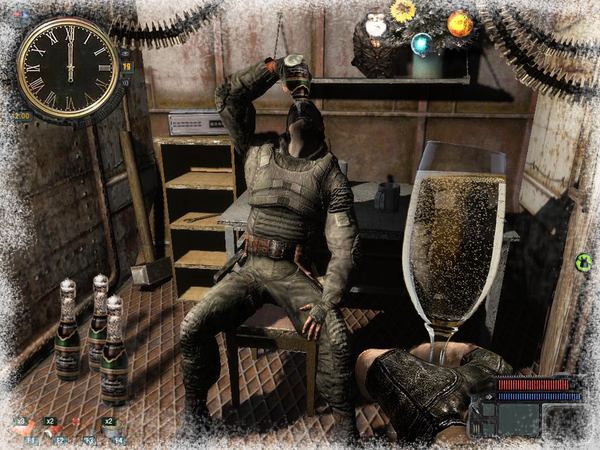Click the green radiation hazard icon
The width and height of the screenshot is (600, 450).
pyautogui.click(x=583, y=262)
